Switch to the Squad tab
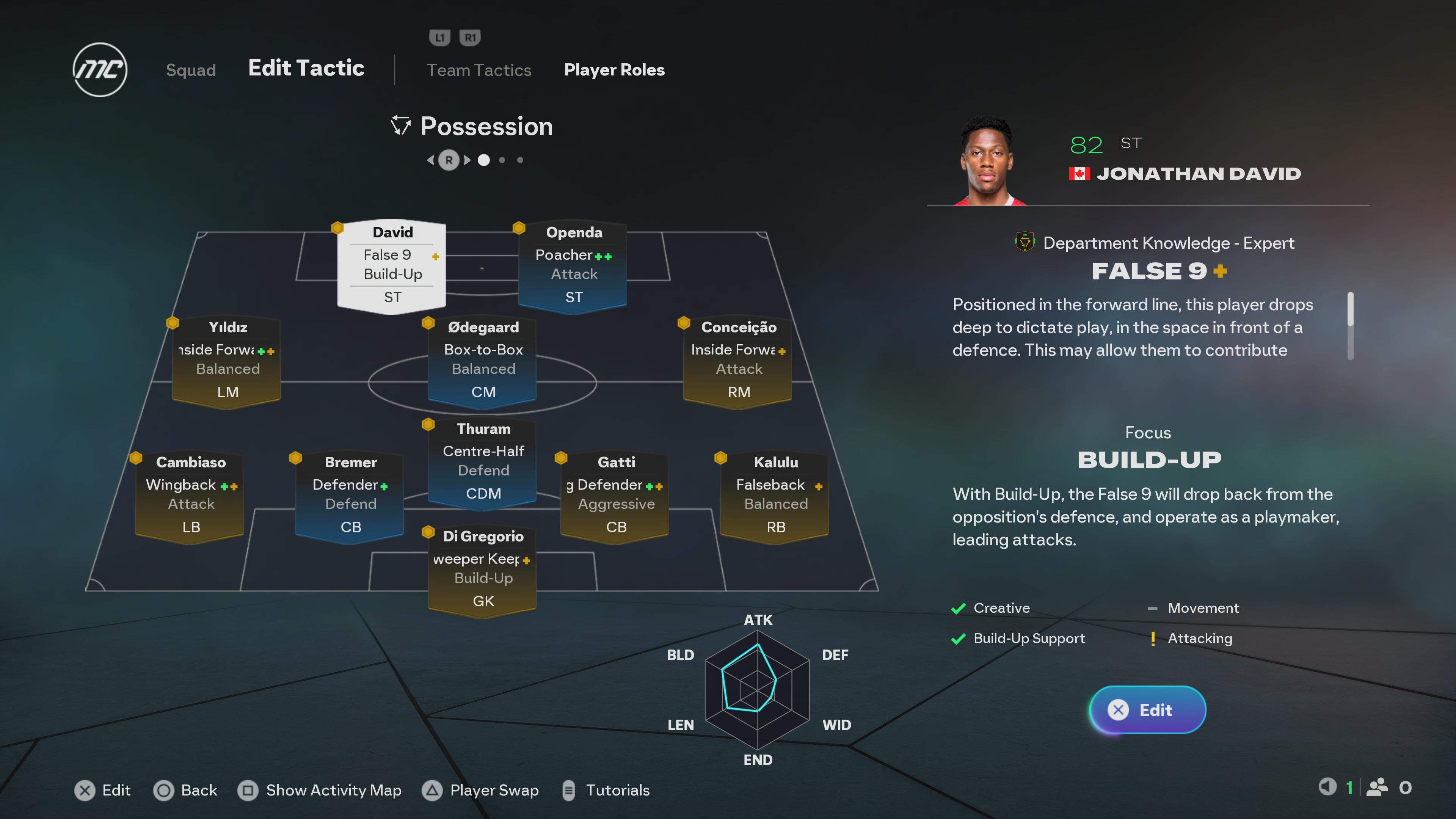 (190, 69)
